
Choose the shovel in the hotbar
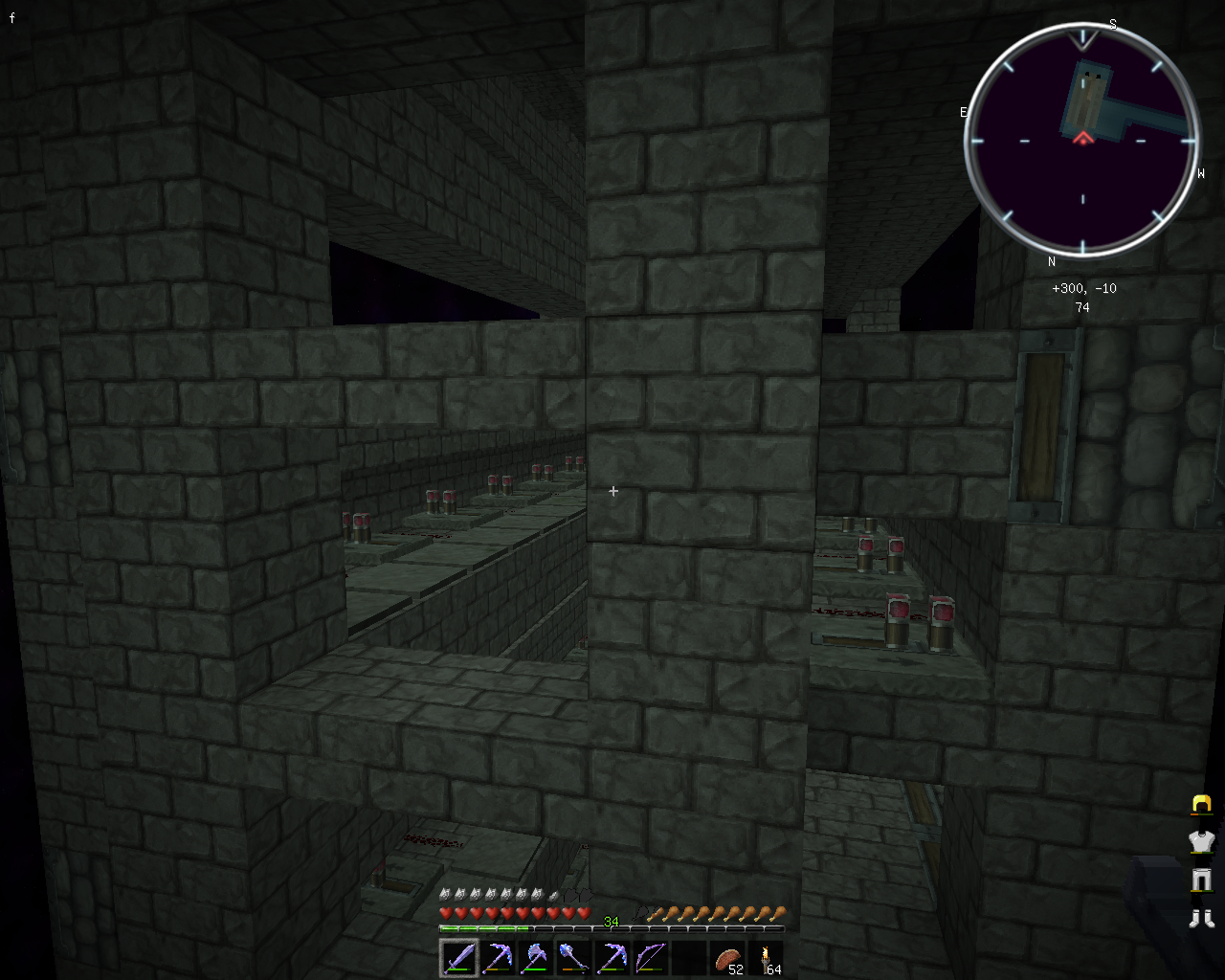pos(573,957)
